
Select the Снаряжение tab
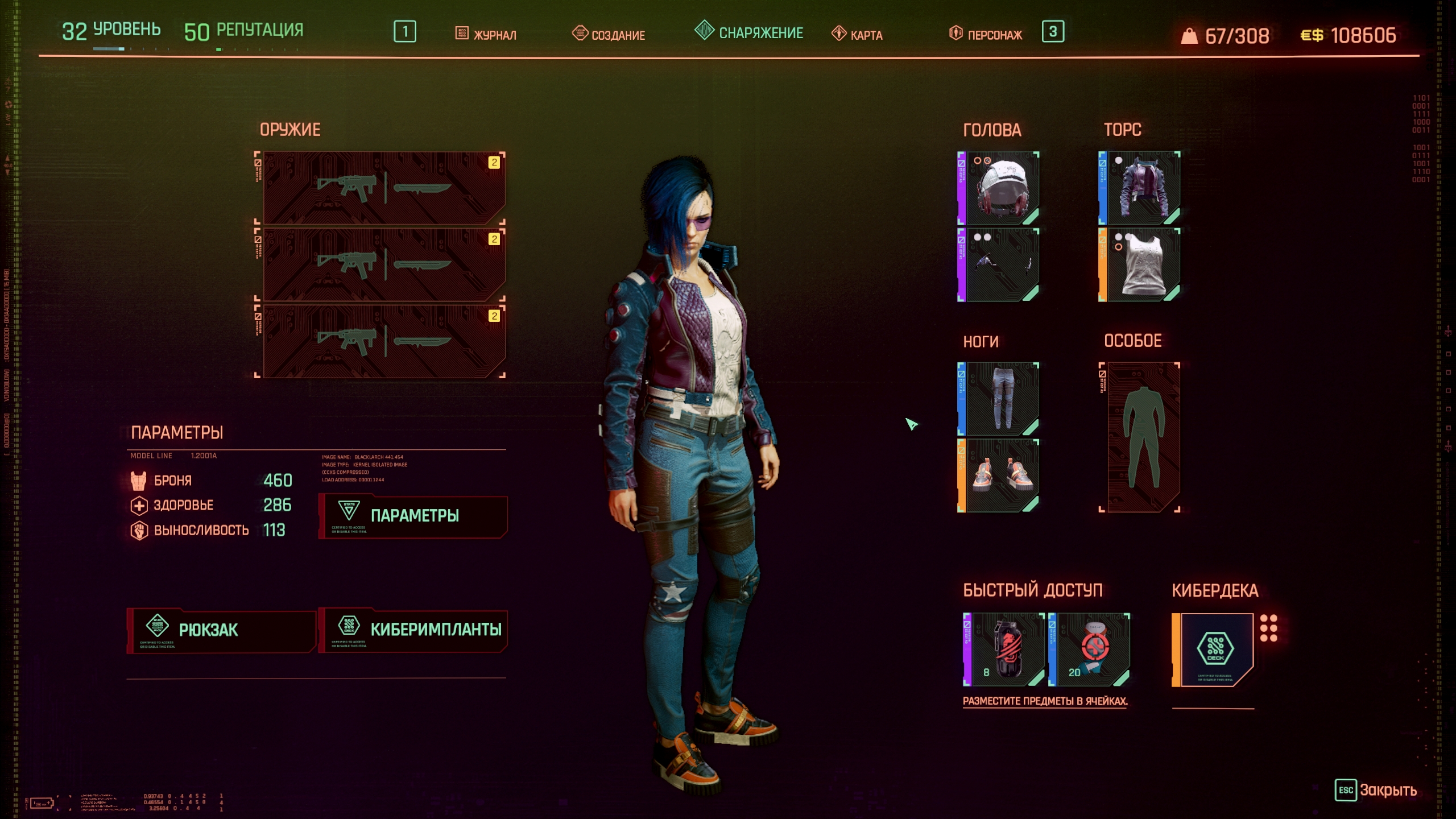coord(749,32)
